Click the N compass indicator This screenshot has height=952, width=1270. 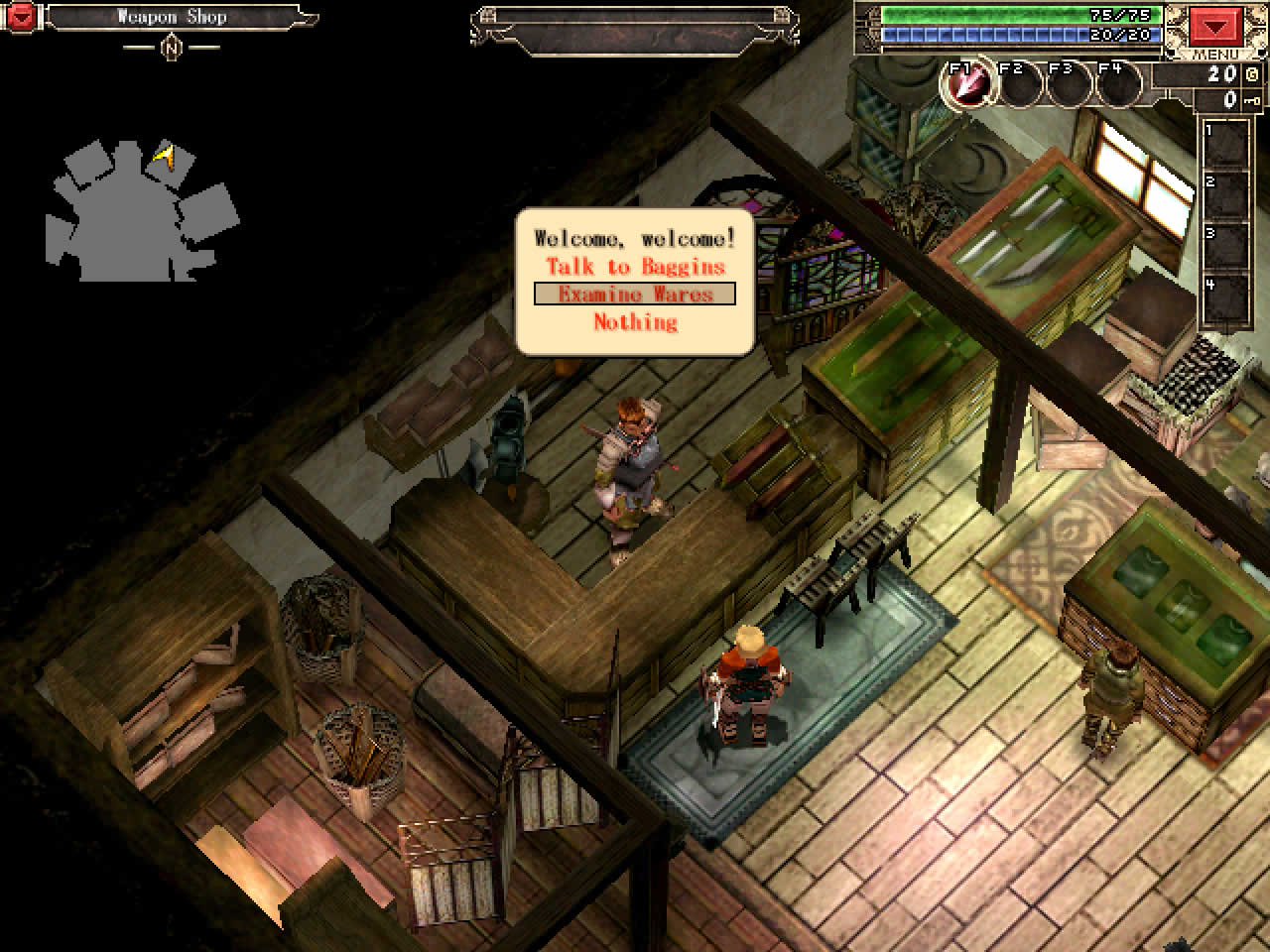pyautogui.click(x=171, y=47)
